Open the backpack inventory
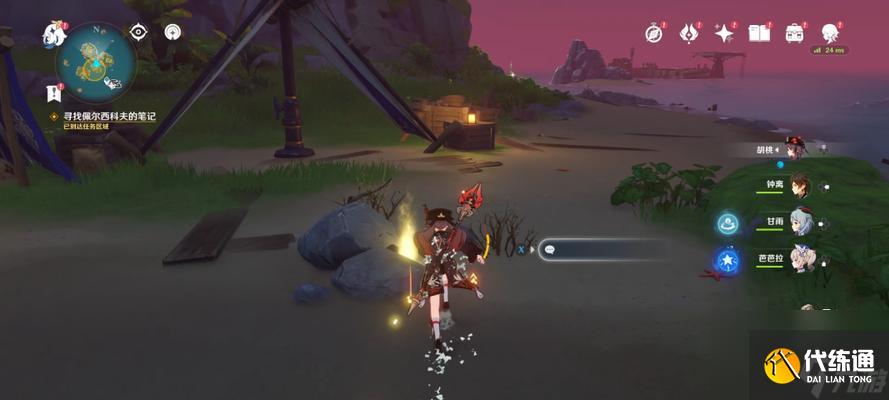This screenshot has height=400, width=889. point(795,33)
